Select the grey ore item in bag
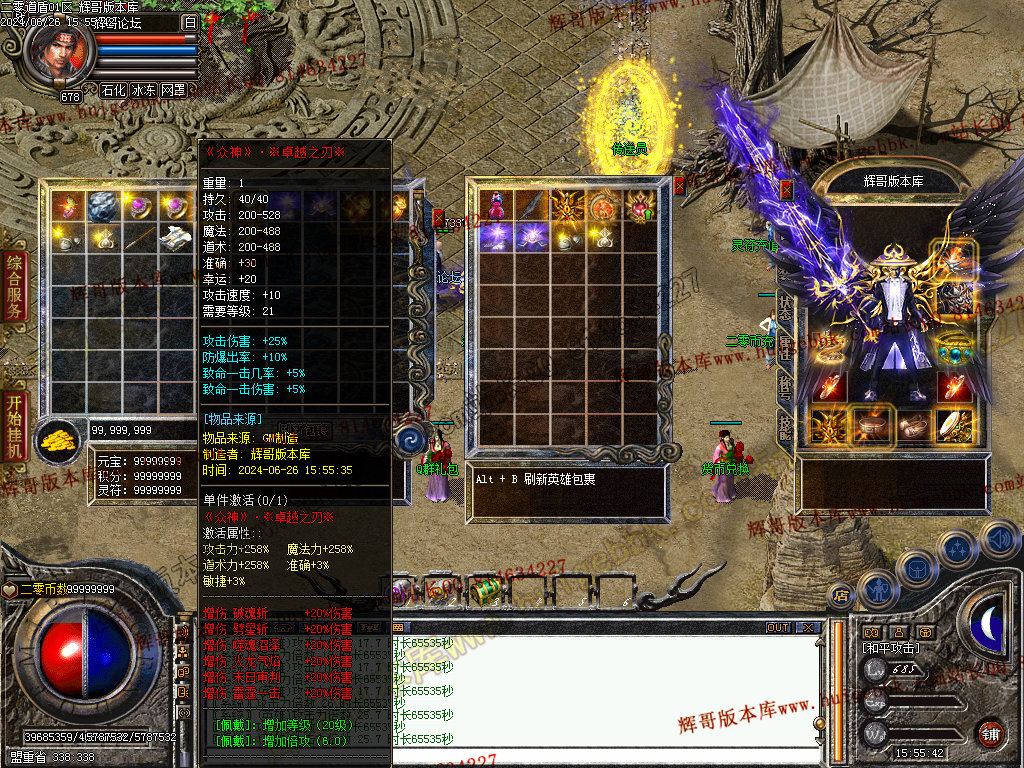This screenshot has height=768, width=1024. [x=100, y=206]
